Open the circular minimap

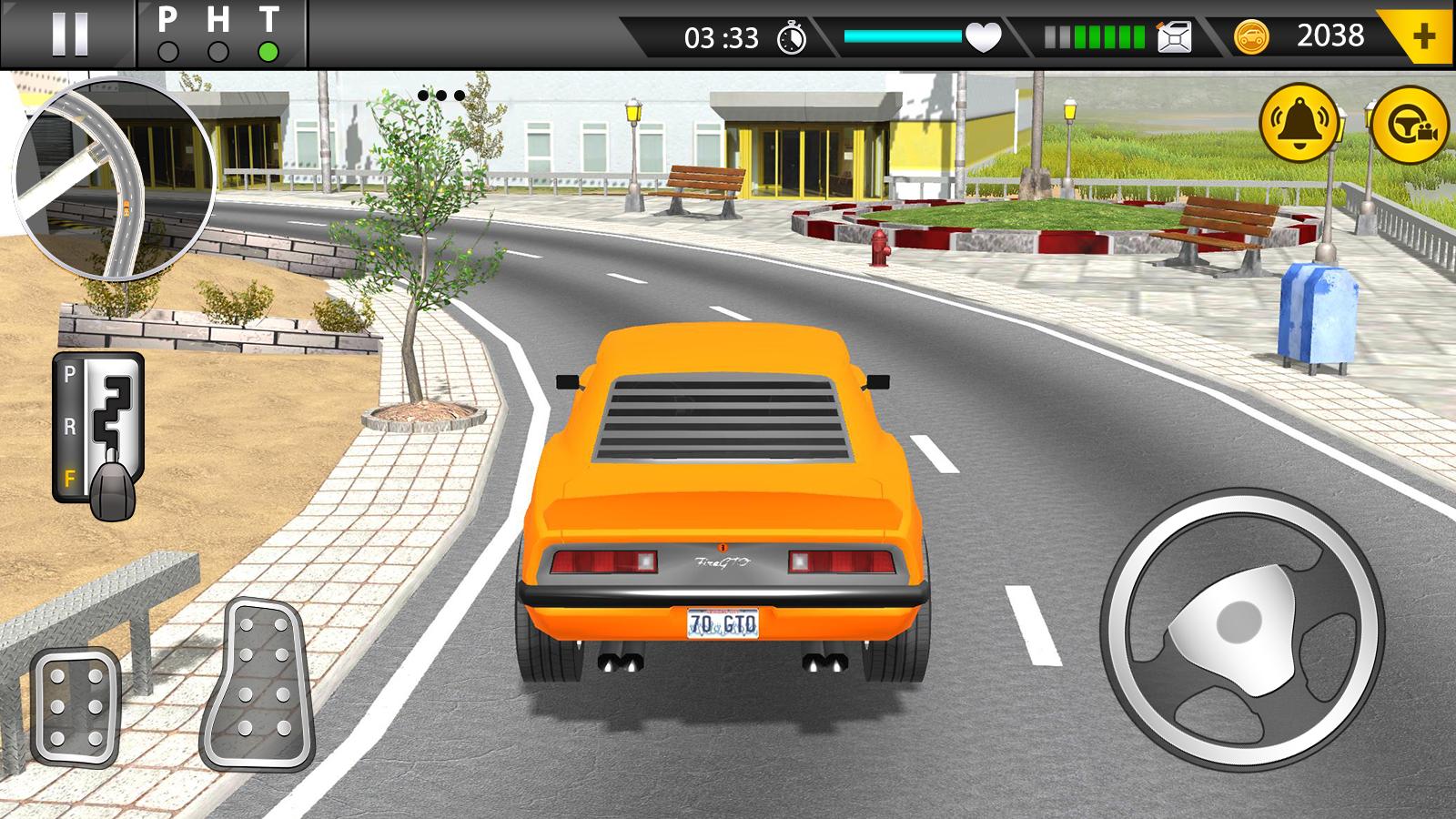click(x=114, y=178)
